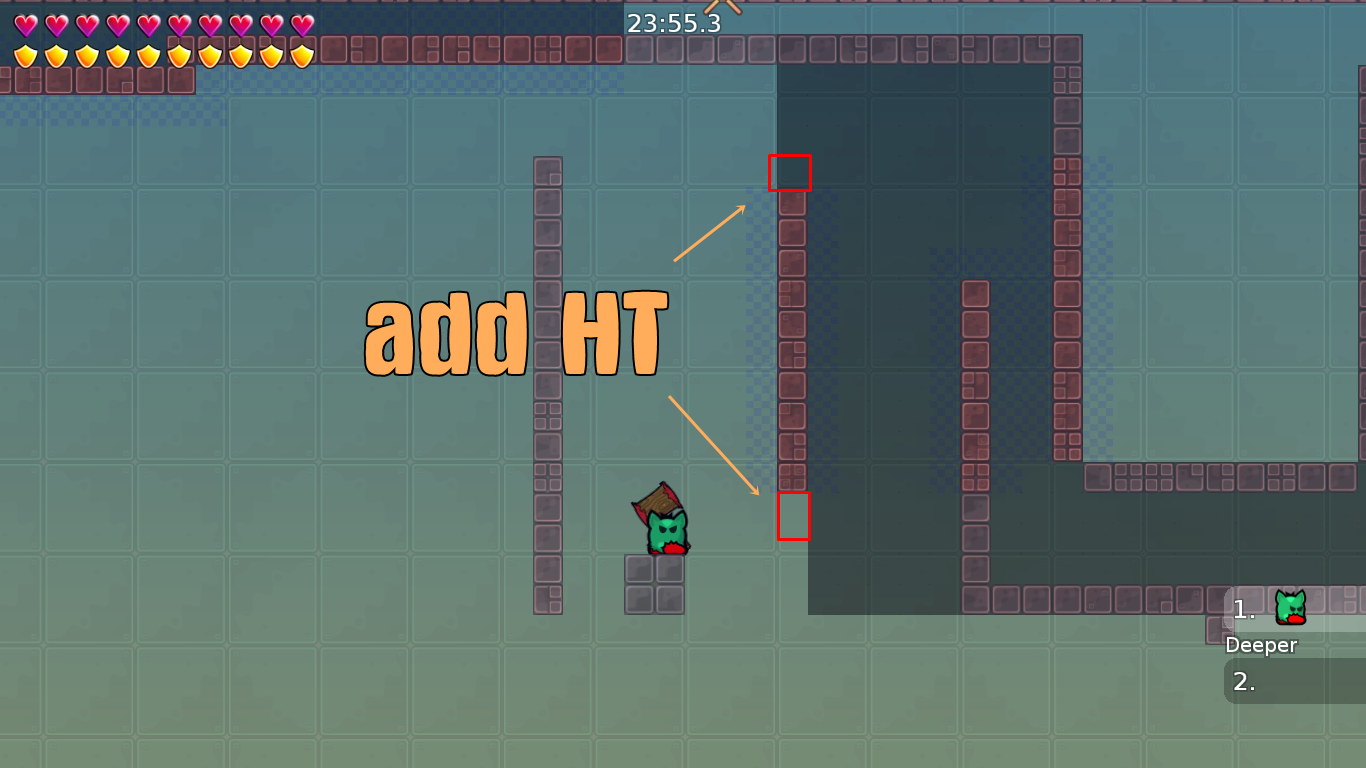Click the 23:55.3 timer display
The height and width of the screenshot is (768, 1366).
click(x=674, y=23)
